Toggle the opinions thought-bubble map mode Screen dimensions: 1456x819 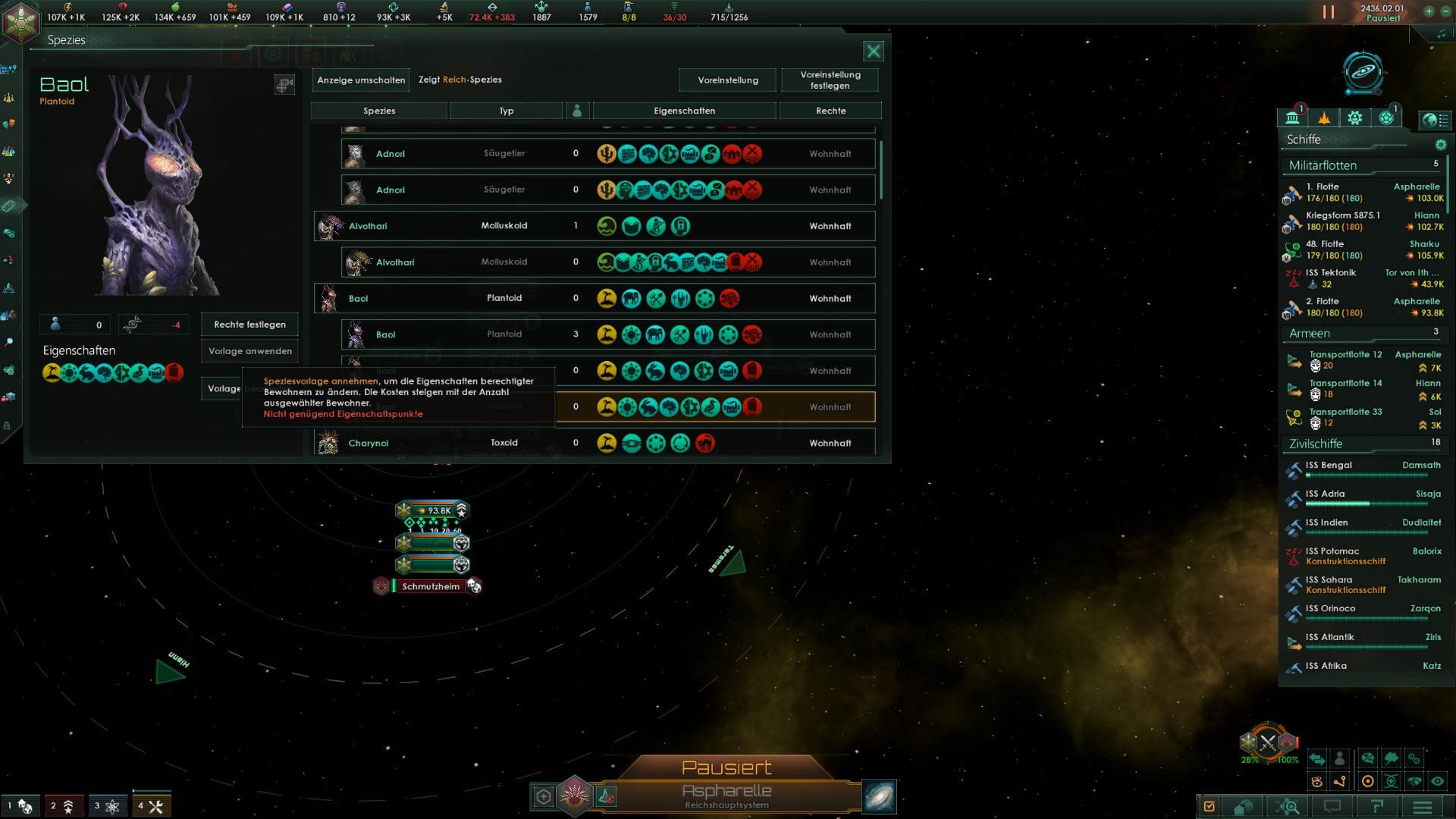(1392, 759)
